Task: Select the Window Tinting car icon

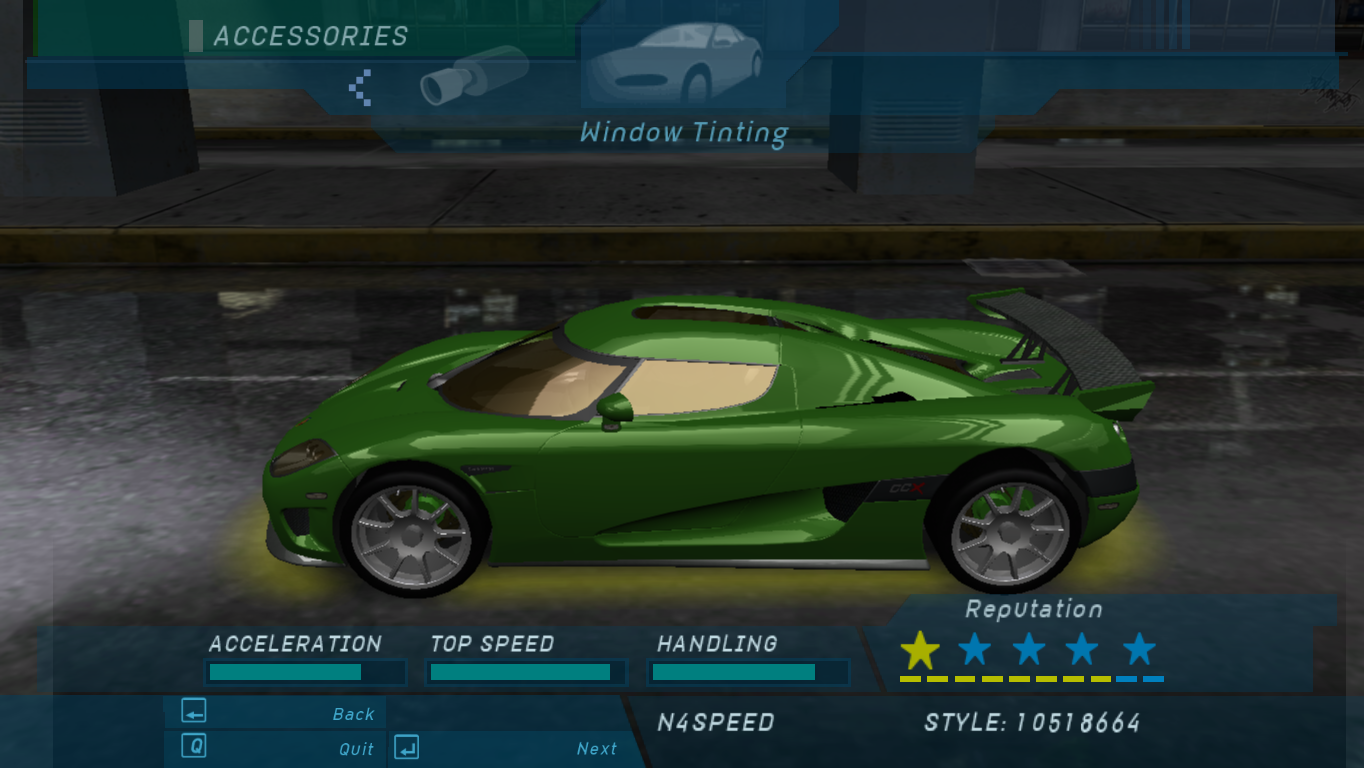Action: tap(675, 62)
